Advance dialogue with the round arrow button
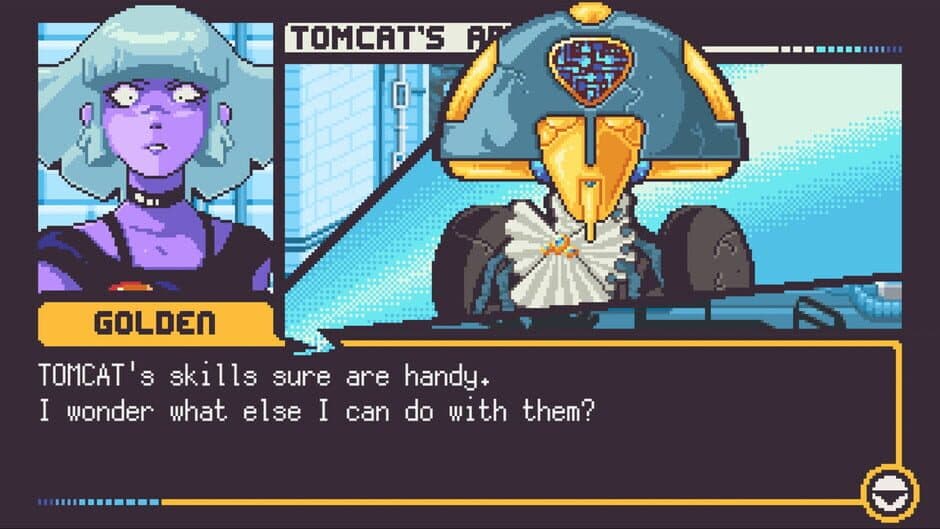 click(889, 493)
